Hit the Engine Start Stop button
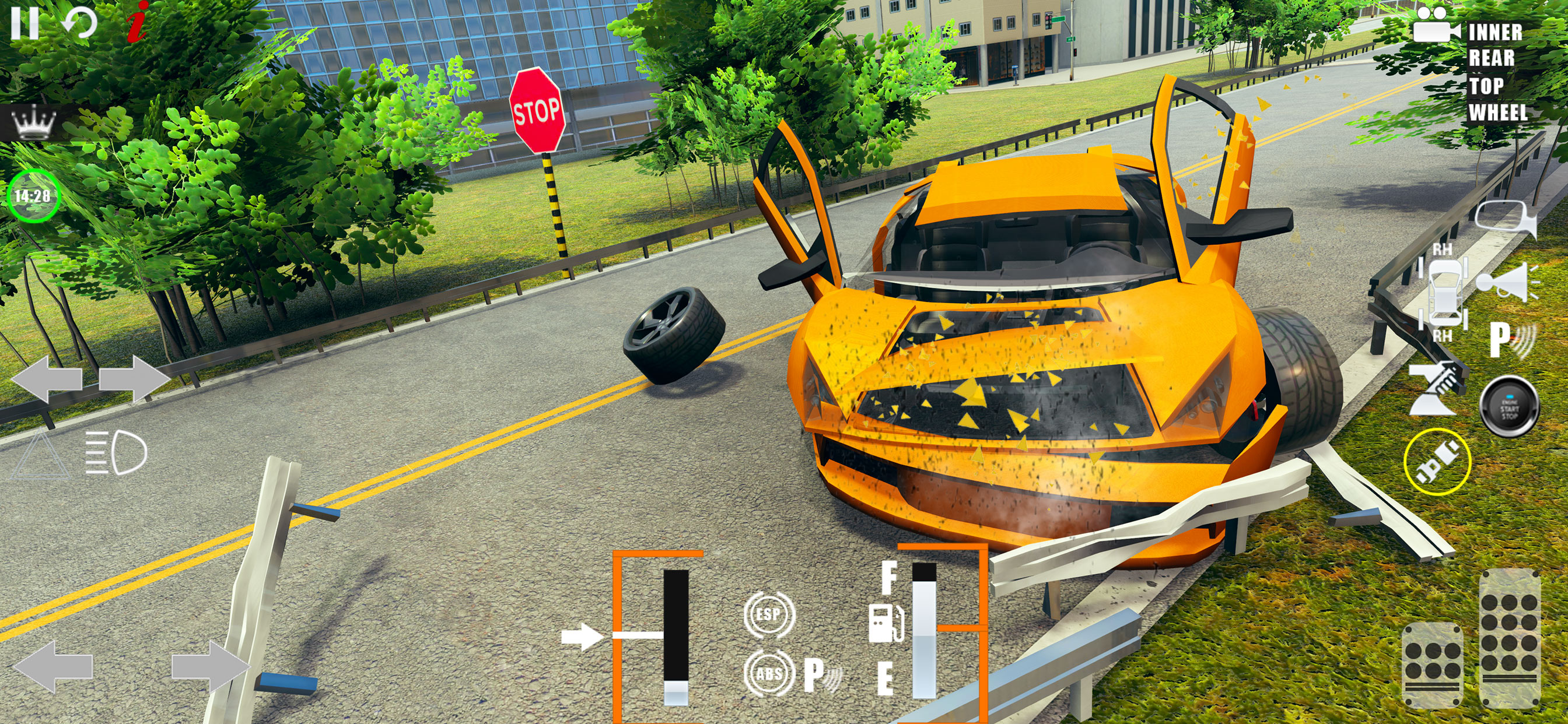 [1509, 406]
